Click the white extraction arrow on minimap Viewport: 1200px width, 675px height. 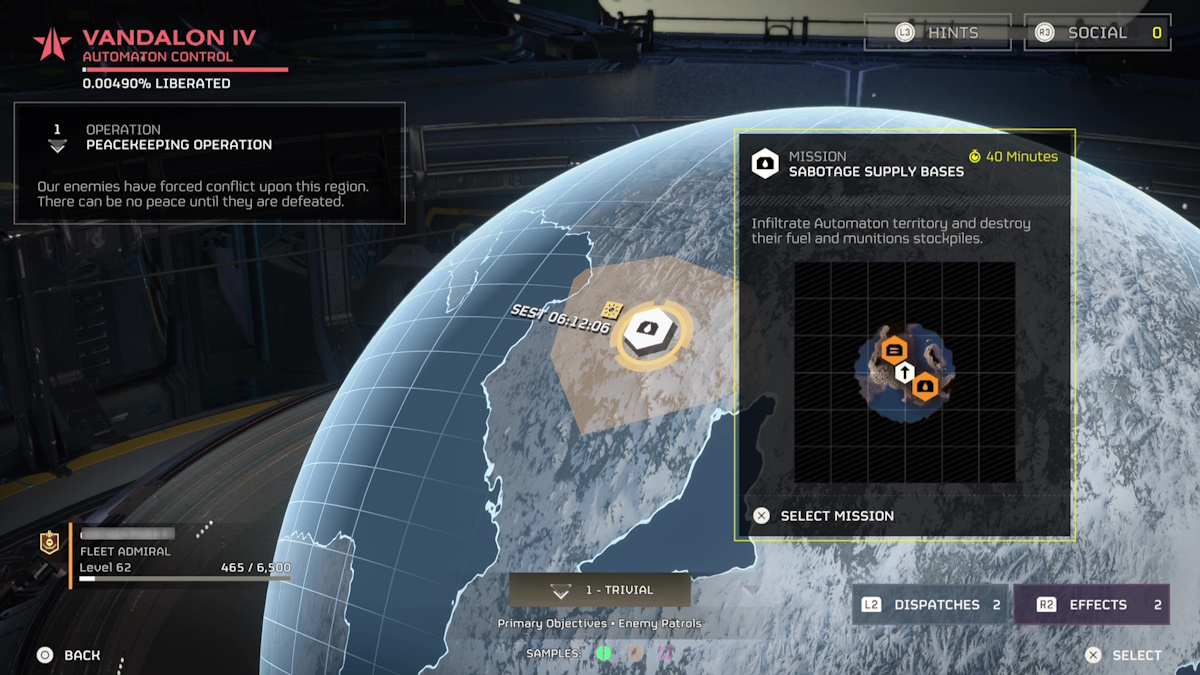pyautogui.click(x=904, y=373)
